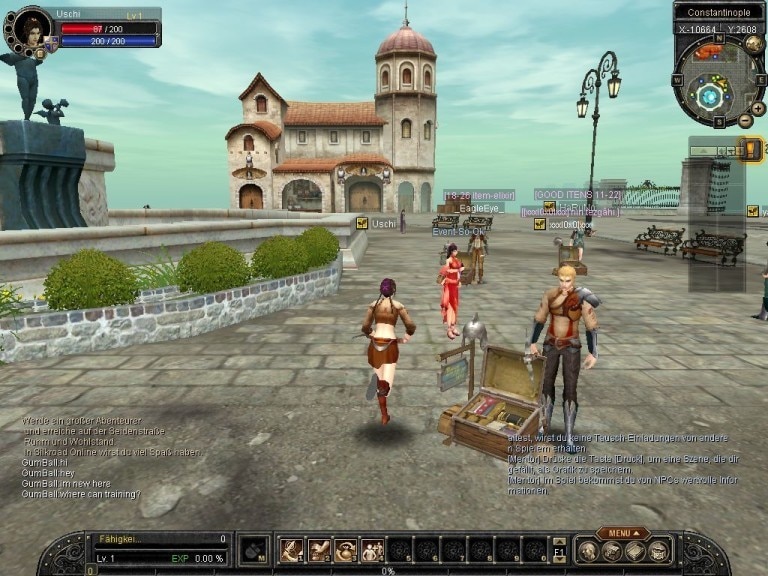The width and height of the screenshot is (768, 576).
Task: Open the GOOD ITEMS stall banner
Action: click(x=578, y=195)
